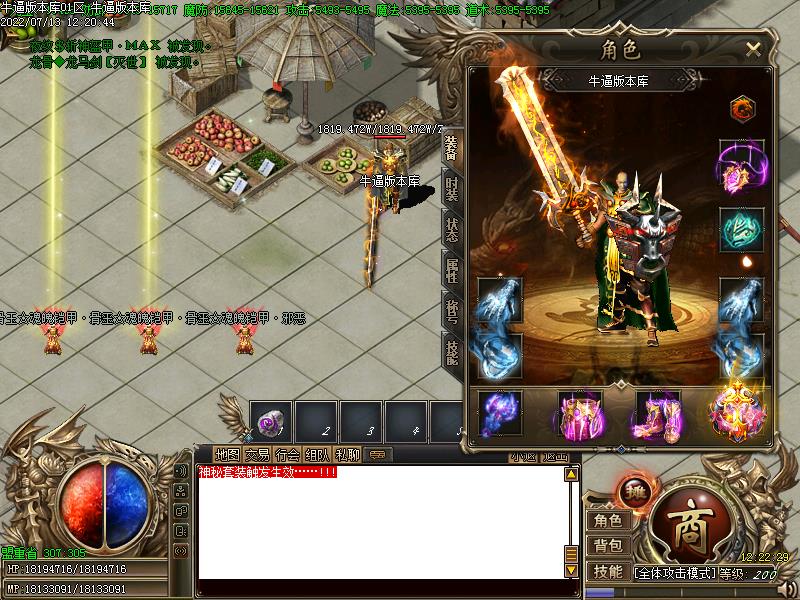Switch to the 装备 equipment tab
The height and width of the screenshot is (600, 800).
tap(452, 146)
